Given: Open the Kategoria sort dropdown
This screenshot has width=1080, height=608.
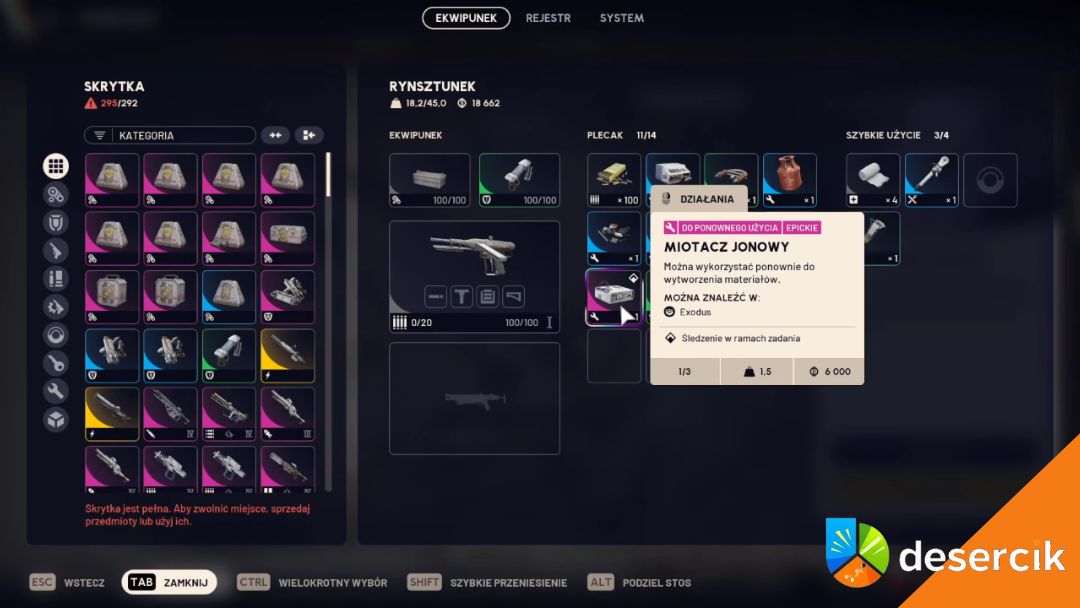Looking at the screenshot, I should [x=170, y=135].
